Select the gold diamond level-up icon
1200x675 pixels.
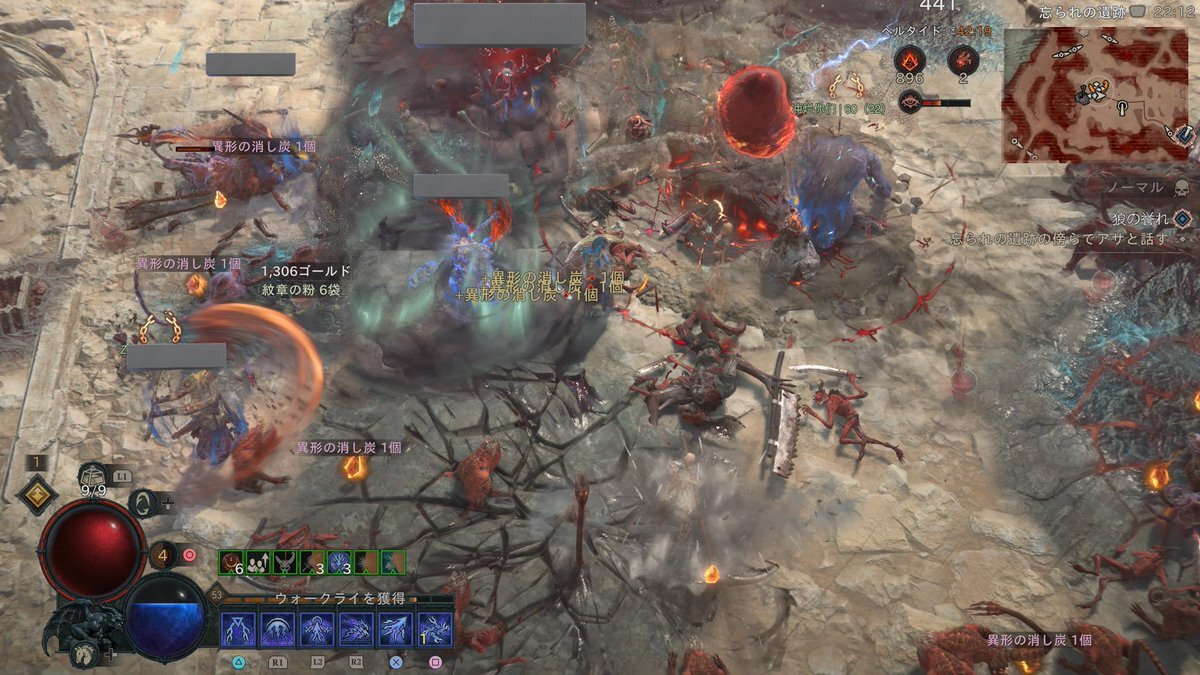pos(37,492)
